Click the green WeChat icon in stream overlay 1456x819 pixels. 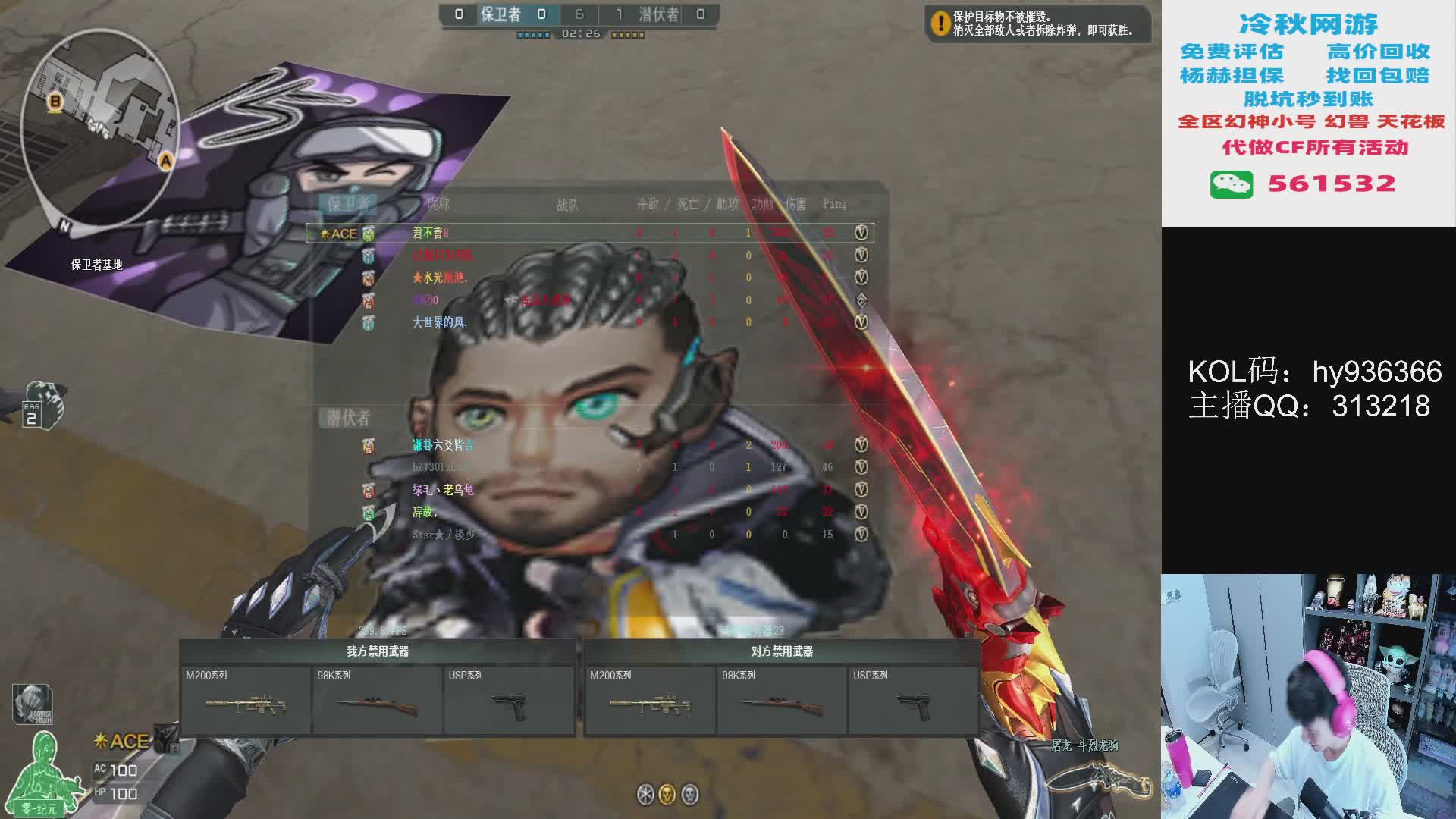(x=1231, y=184)
